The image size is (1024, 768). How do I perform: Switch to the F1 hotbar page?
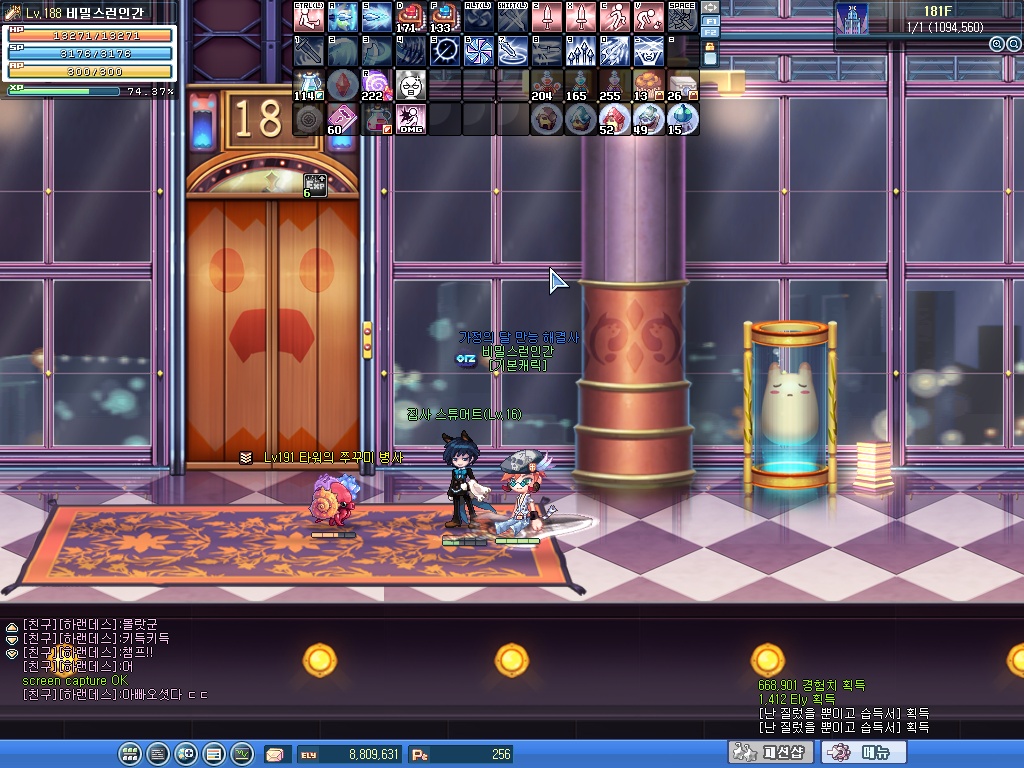(710, 20)
